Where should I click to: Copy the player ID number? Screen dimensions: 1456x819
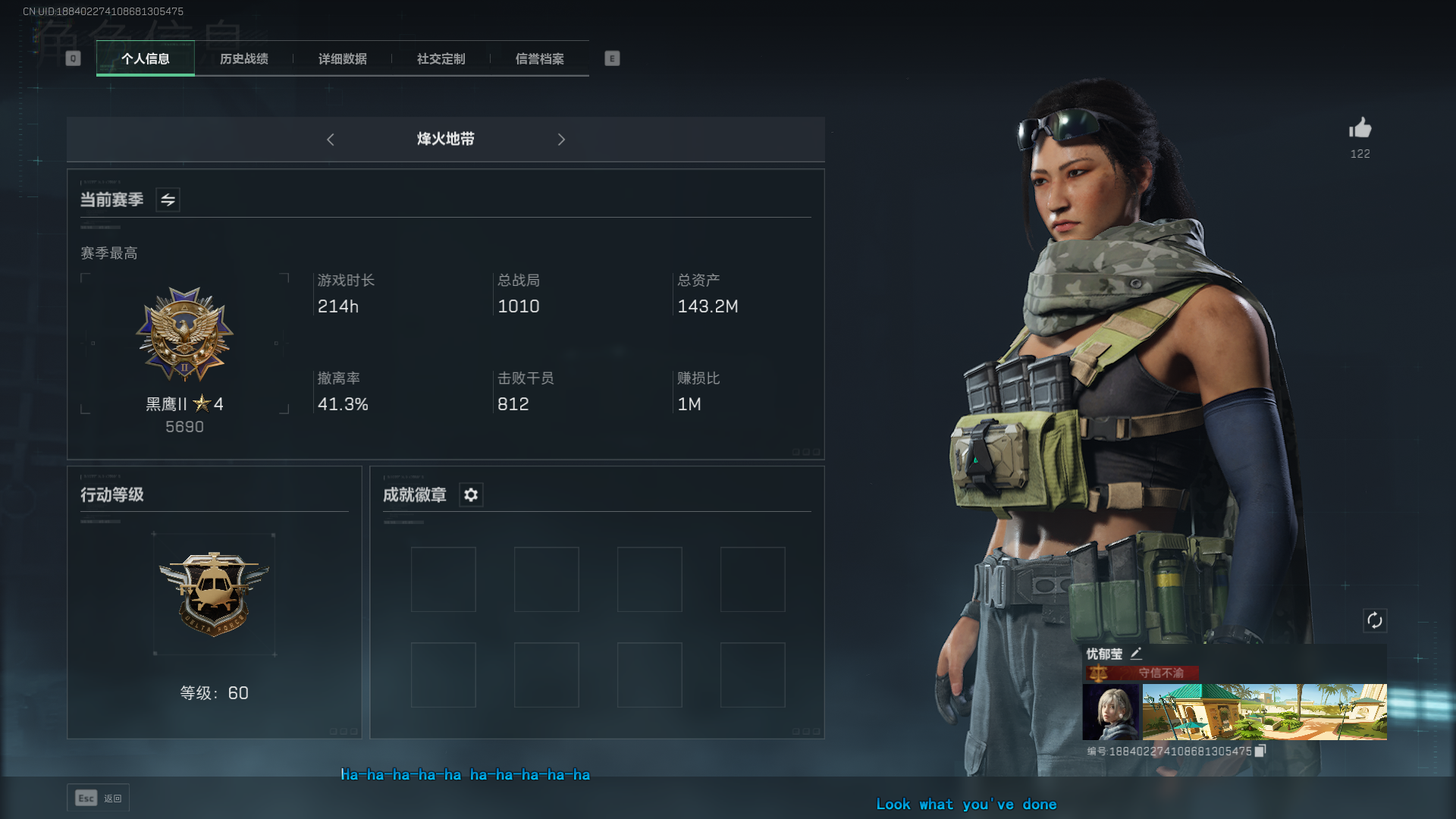coord(1260,751)
